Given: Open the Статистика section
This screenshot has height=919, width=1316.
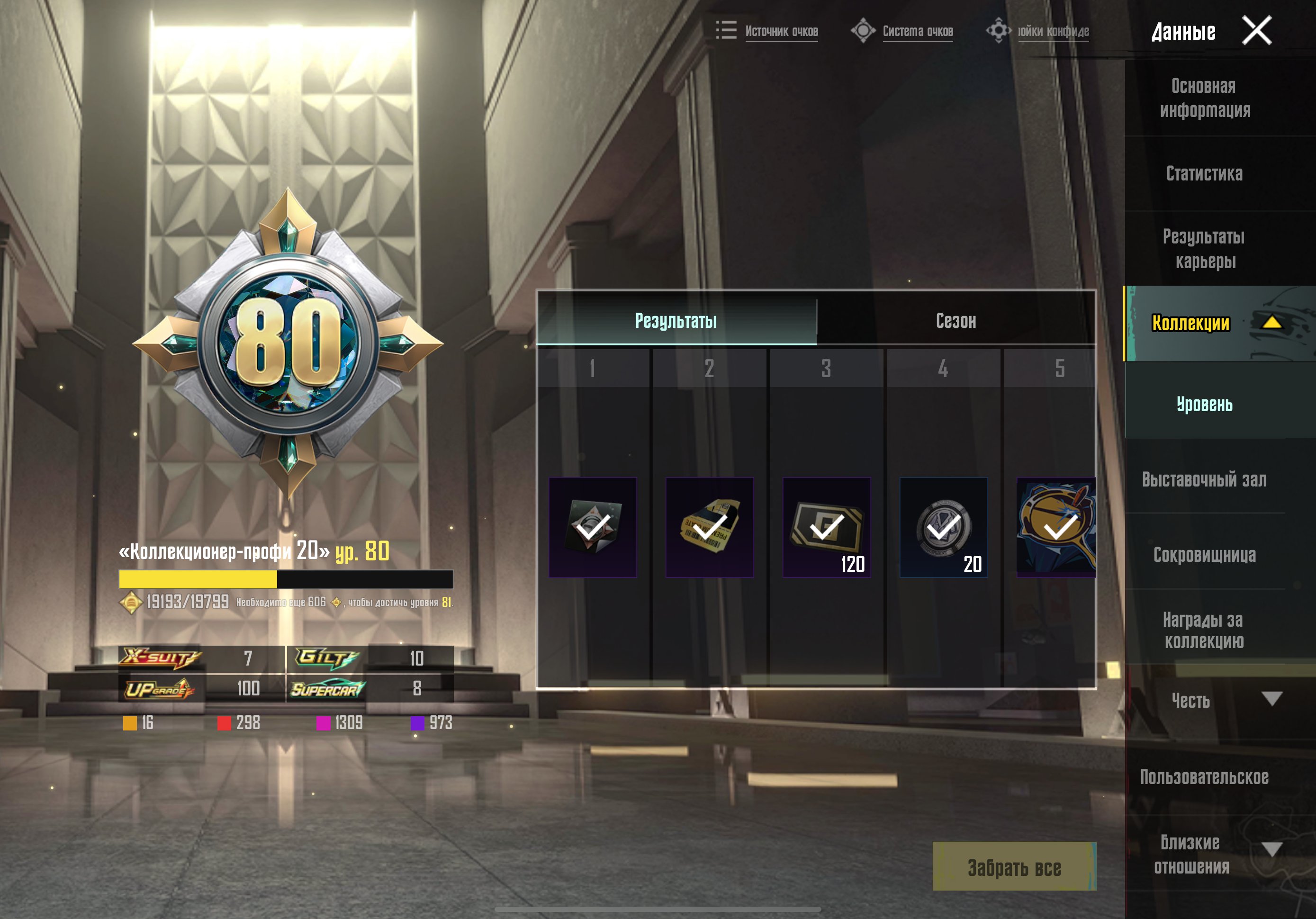Looking at the screenshot, I should pyautogui.click(x=1204, y=174).
